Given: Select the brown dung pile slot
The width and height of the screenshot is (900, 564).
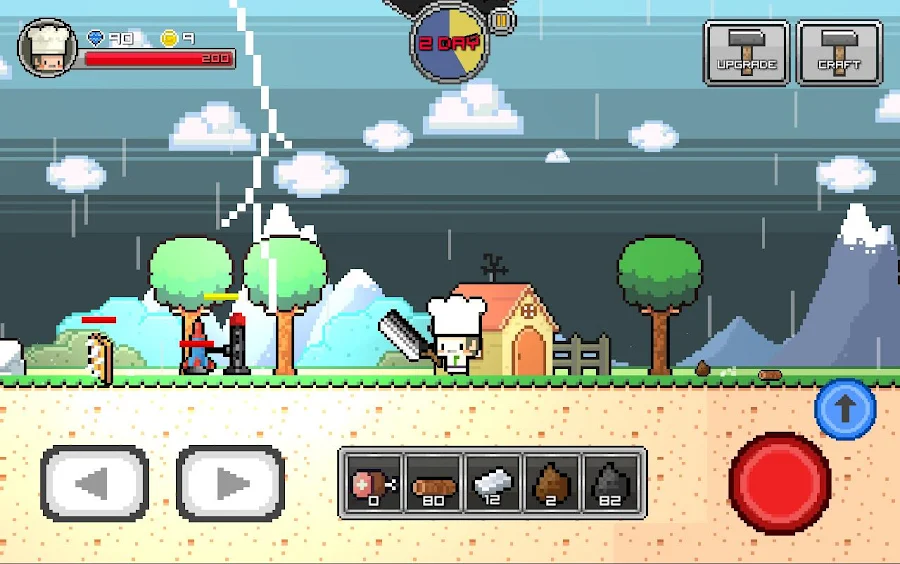Looking at the screenshot, I should pos(551,482).
